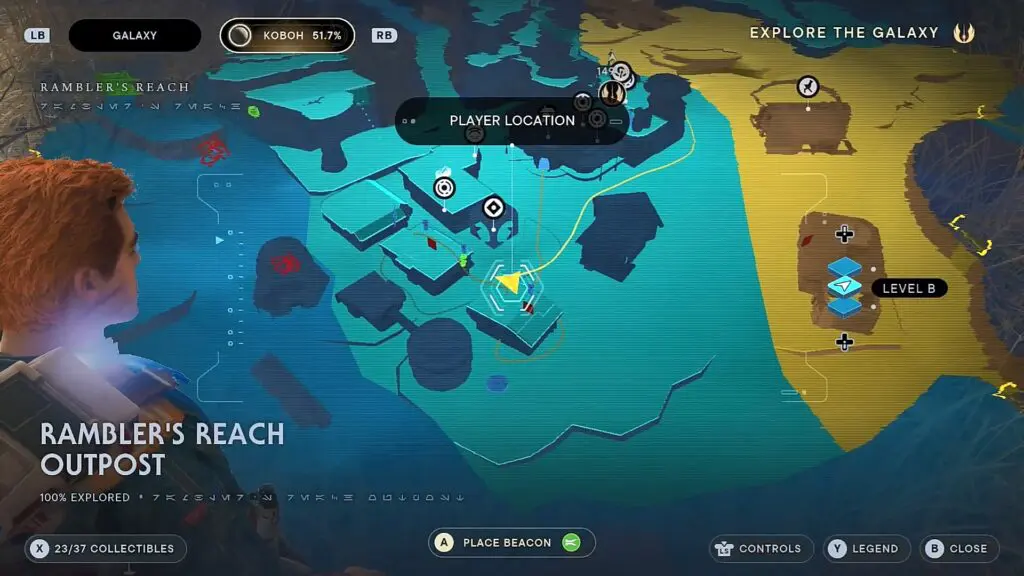Select the yellow player location arrow

click(509, 283)
